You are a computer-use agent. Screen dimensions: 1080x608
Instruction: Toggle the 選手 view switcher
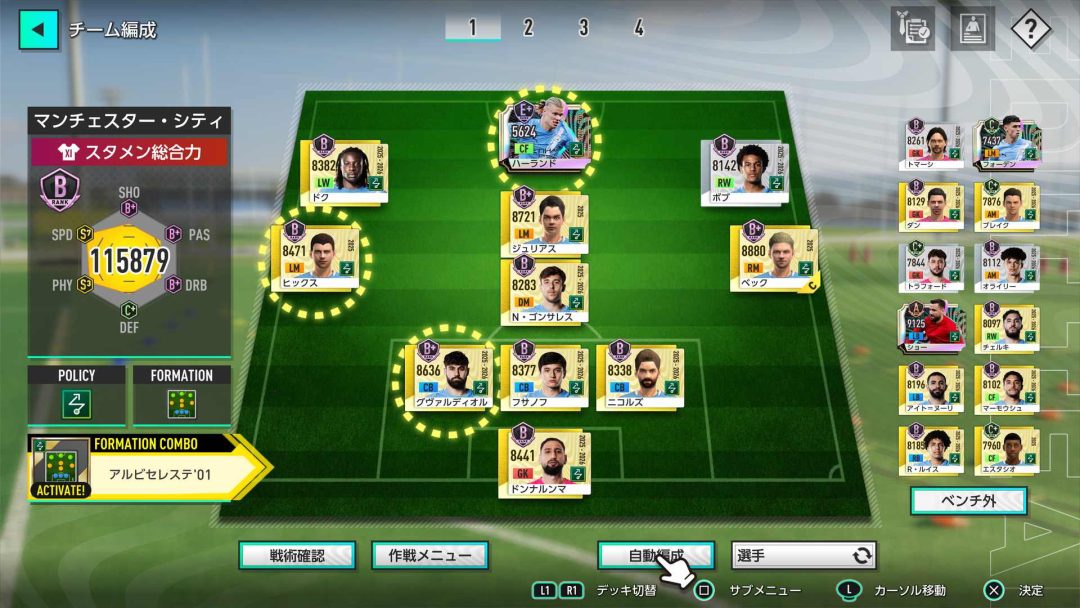pyautogui.click(x=804, y=555)
